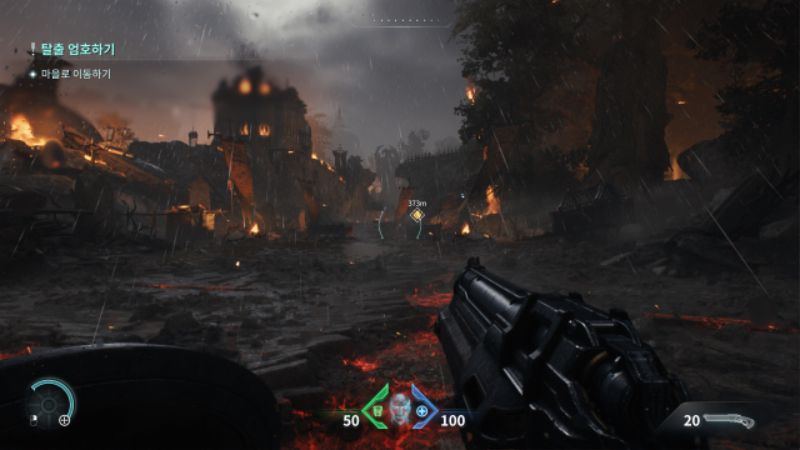Select the 373m objective waypoint marker
Screen dimensions: 800x450
(417, 215)
